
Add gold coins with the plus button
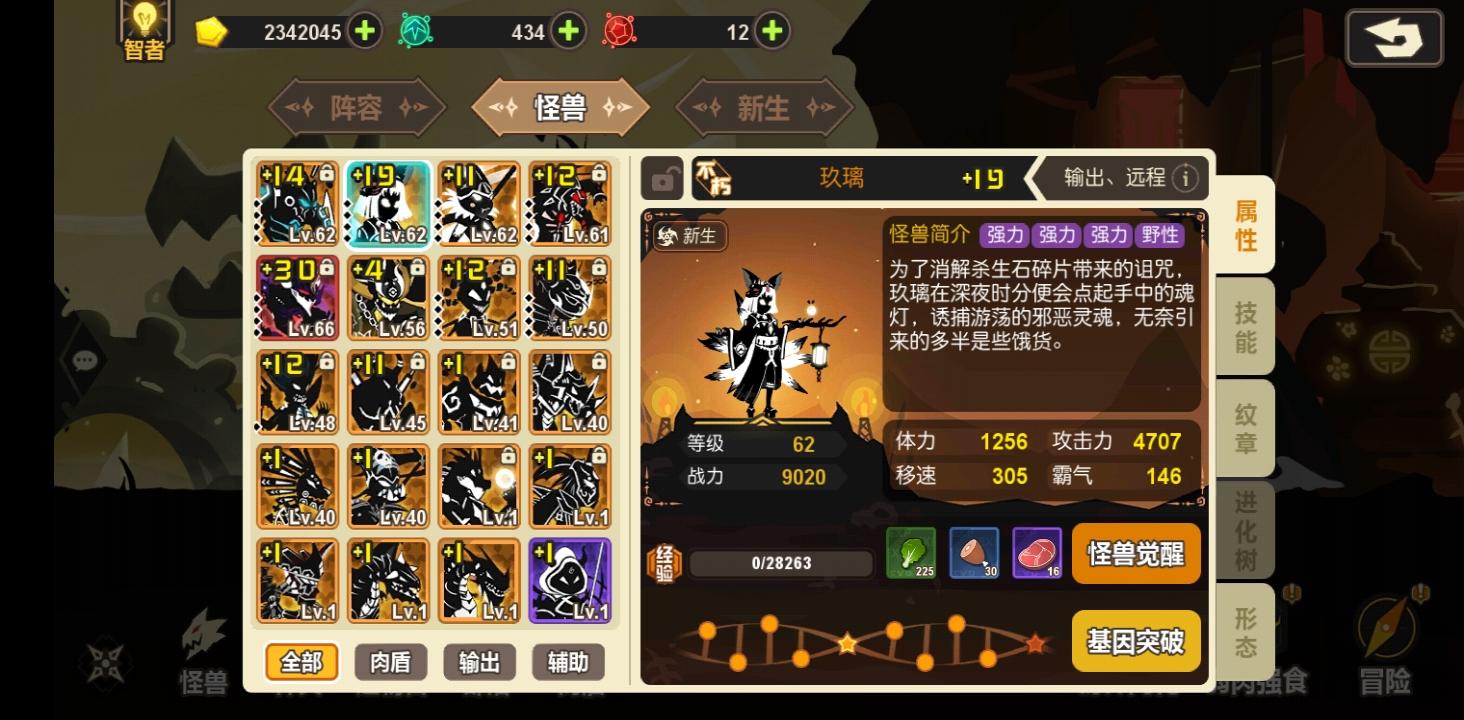coord(364,31)
